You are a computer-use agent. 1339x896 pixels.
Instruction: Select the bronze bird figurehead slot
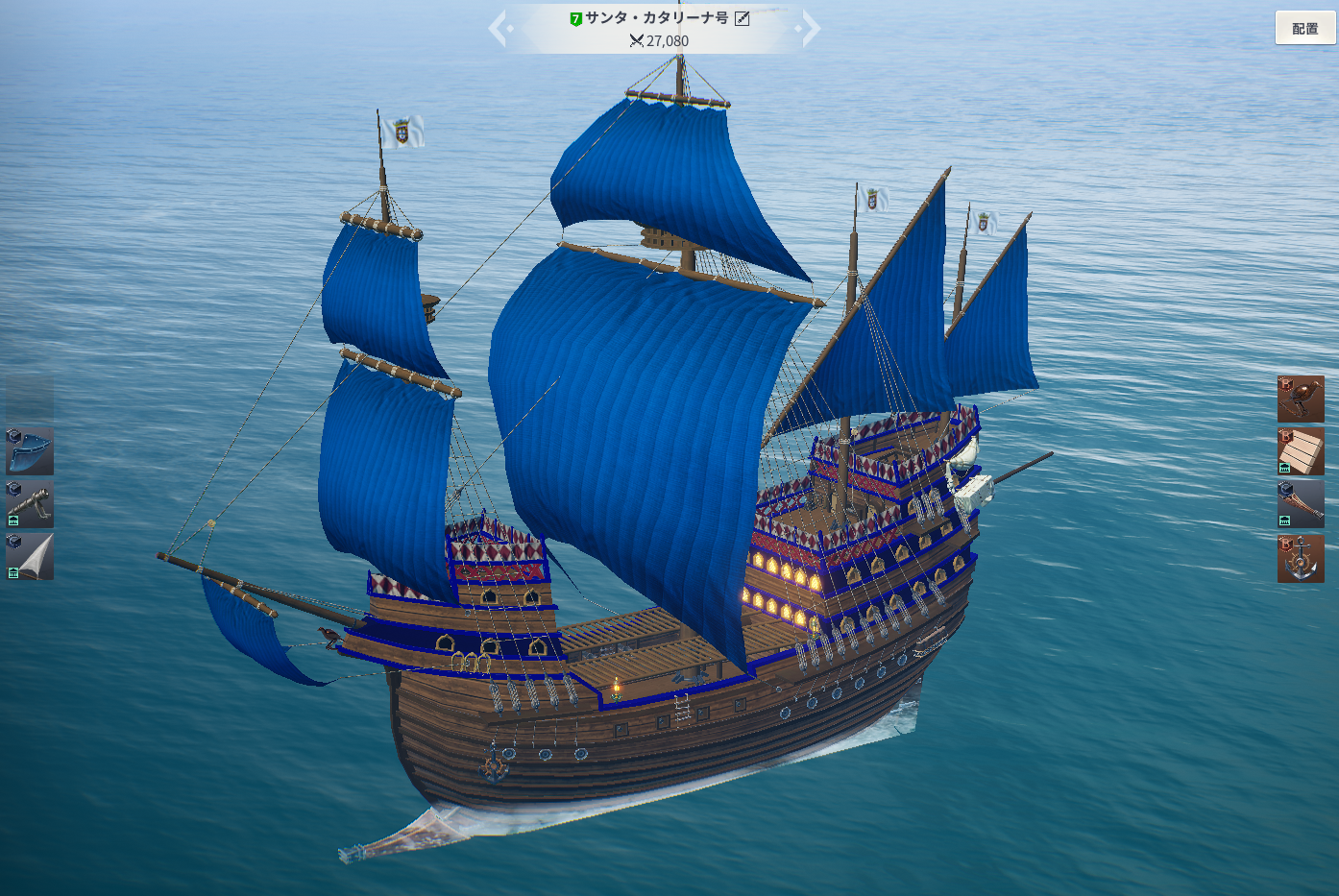(1301, 399)
